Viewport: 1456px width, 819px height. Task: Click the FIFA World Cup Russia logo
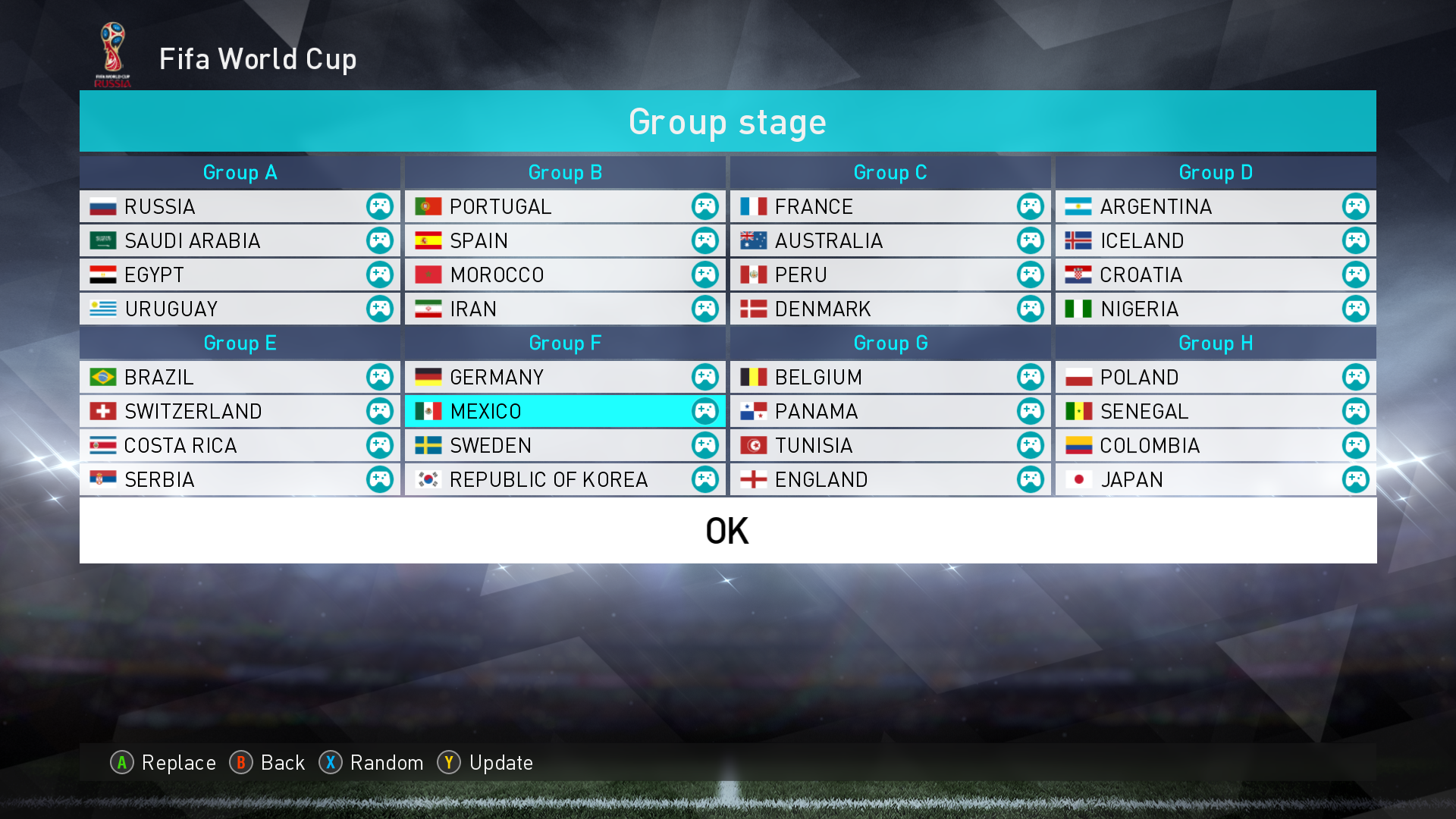pos(112,50)
